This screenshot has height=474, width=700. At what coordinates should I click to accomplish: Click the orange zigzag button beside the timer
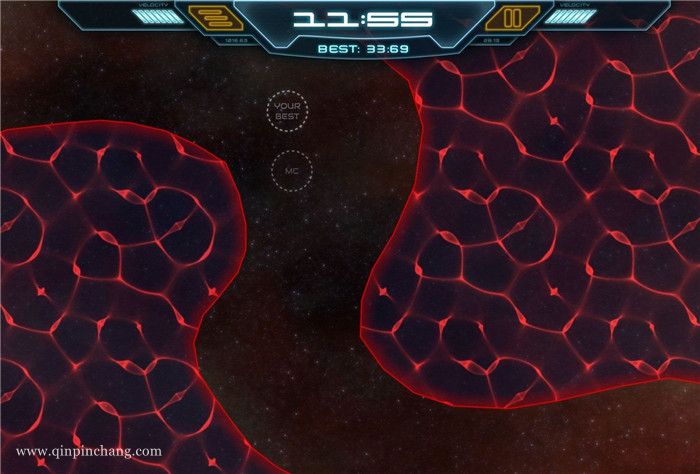[x=210, y=17]
